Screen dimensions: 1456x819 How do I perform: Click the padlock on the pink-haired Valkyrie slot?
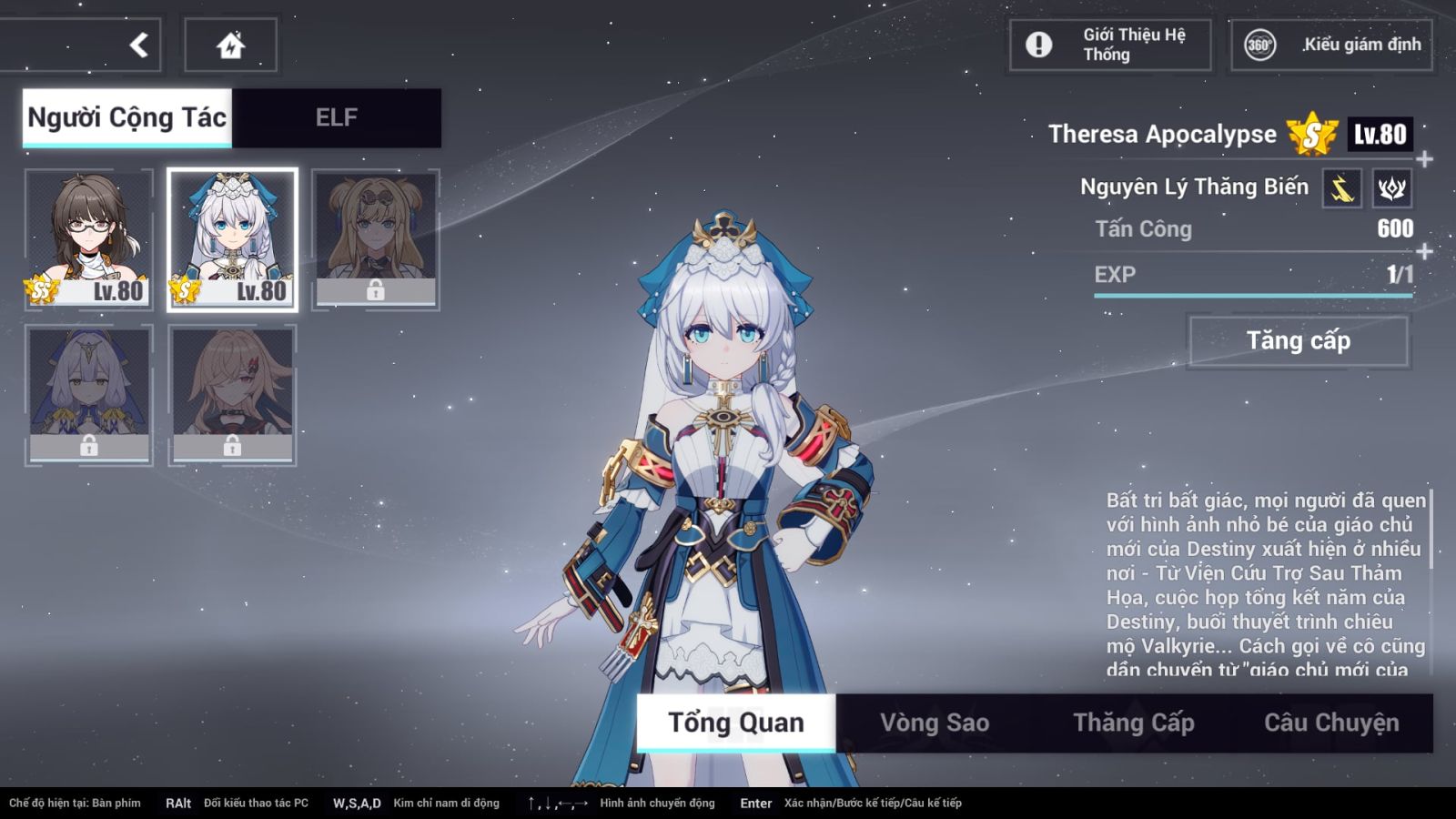(x=235, y=447)
